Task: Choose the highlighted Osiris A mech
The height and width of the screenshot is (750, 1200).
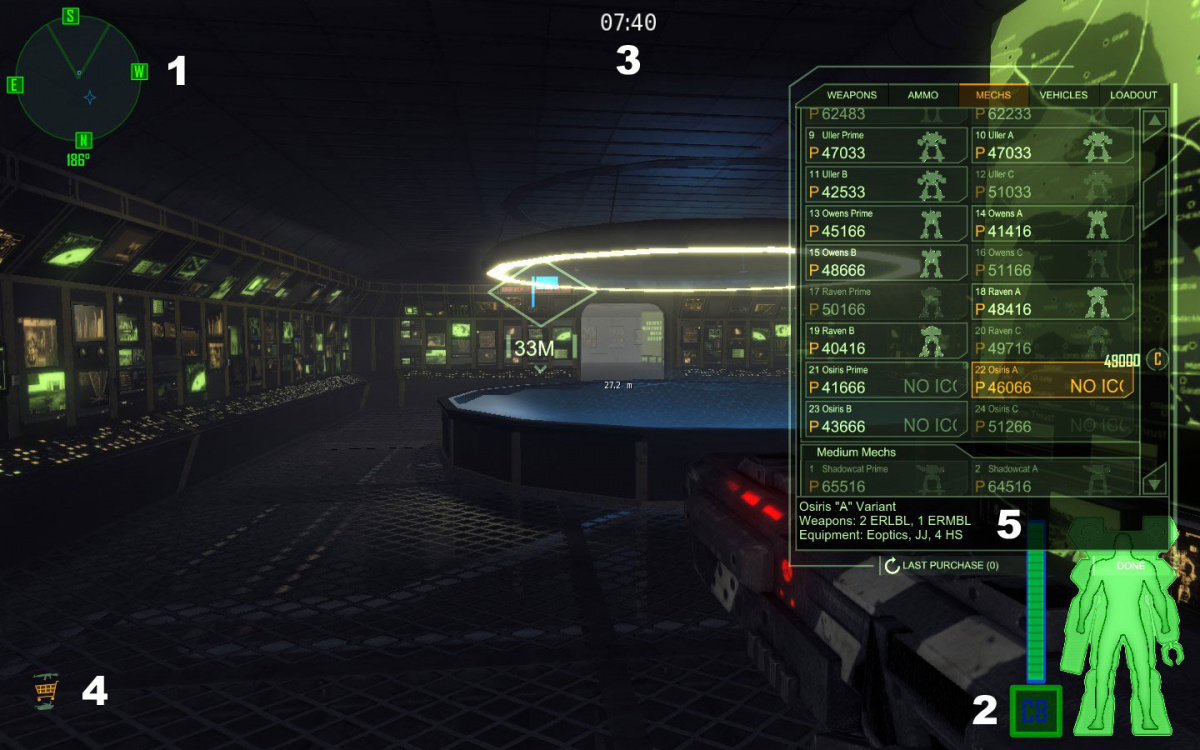Action: coord(1052,379)
